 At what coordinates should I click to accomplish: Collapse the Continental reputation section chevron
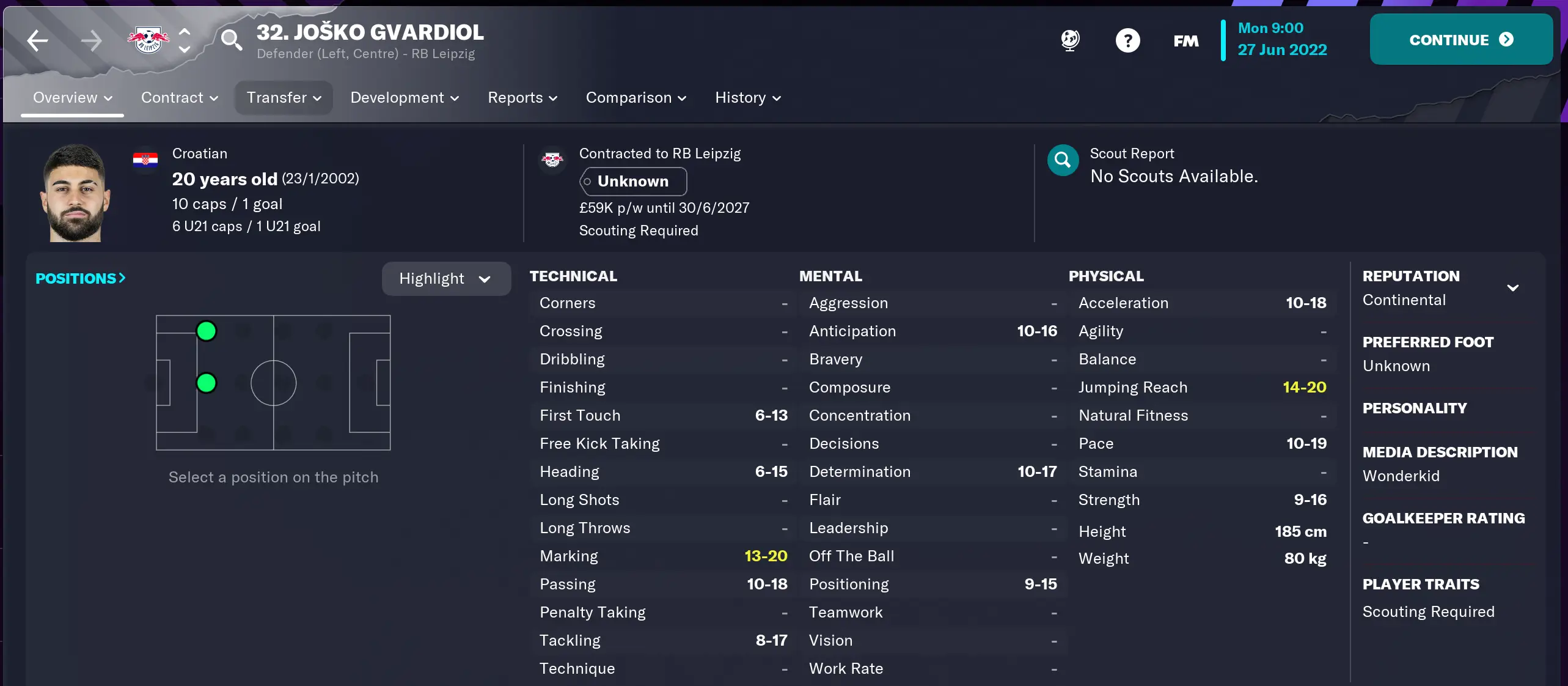(1514, 288)
